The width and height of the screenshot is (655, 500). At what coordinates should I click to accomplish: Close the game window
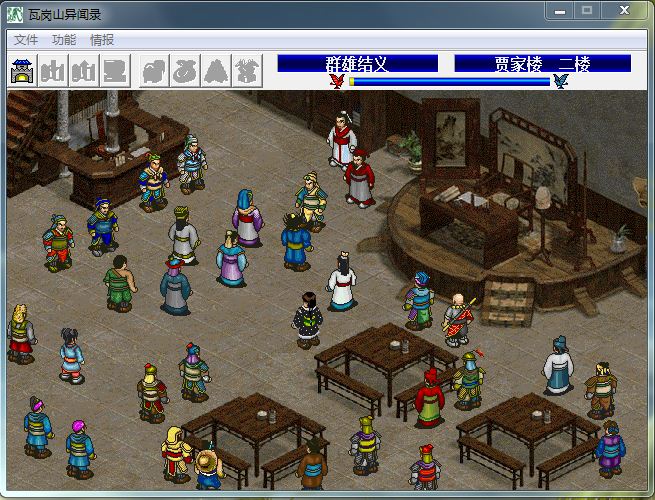(x=625, y=11)
